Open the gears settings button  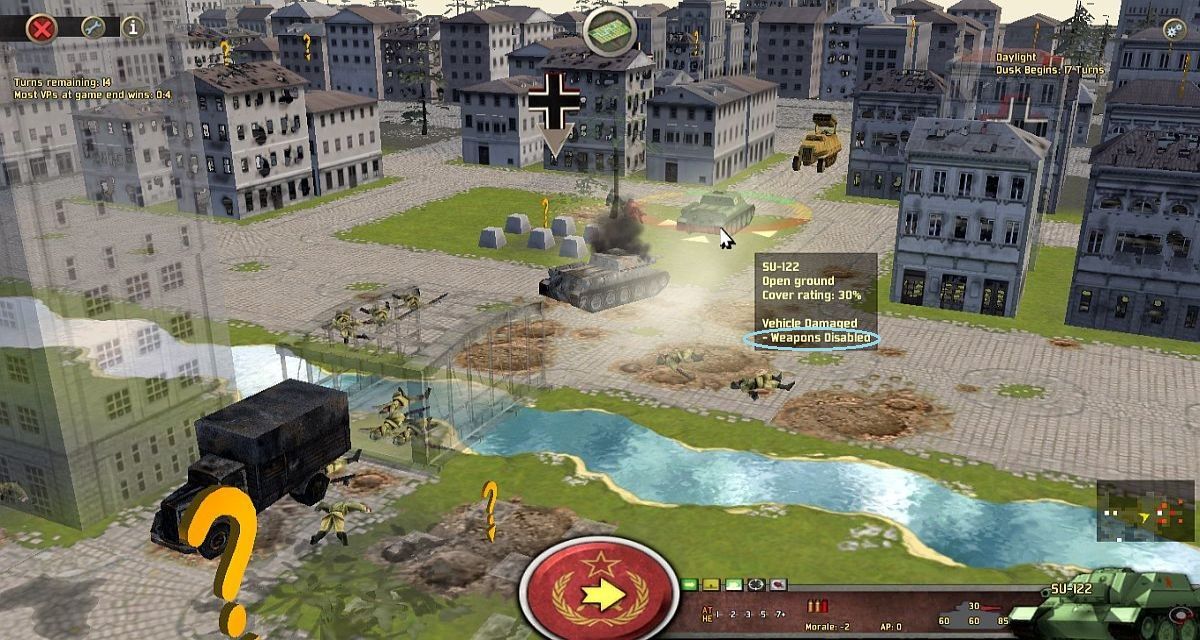(1175, 30)
